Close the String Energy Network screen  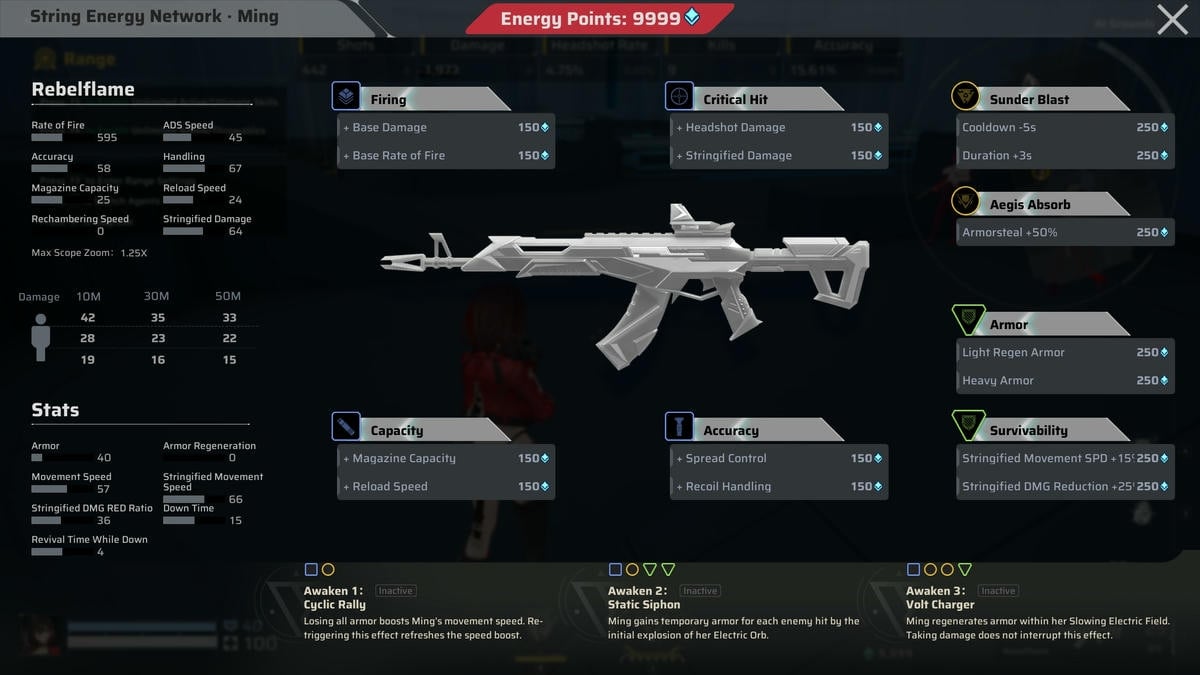[1172, 19]
